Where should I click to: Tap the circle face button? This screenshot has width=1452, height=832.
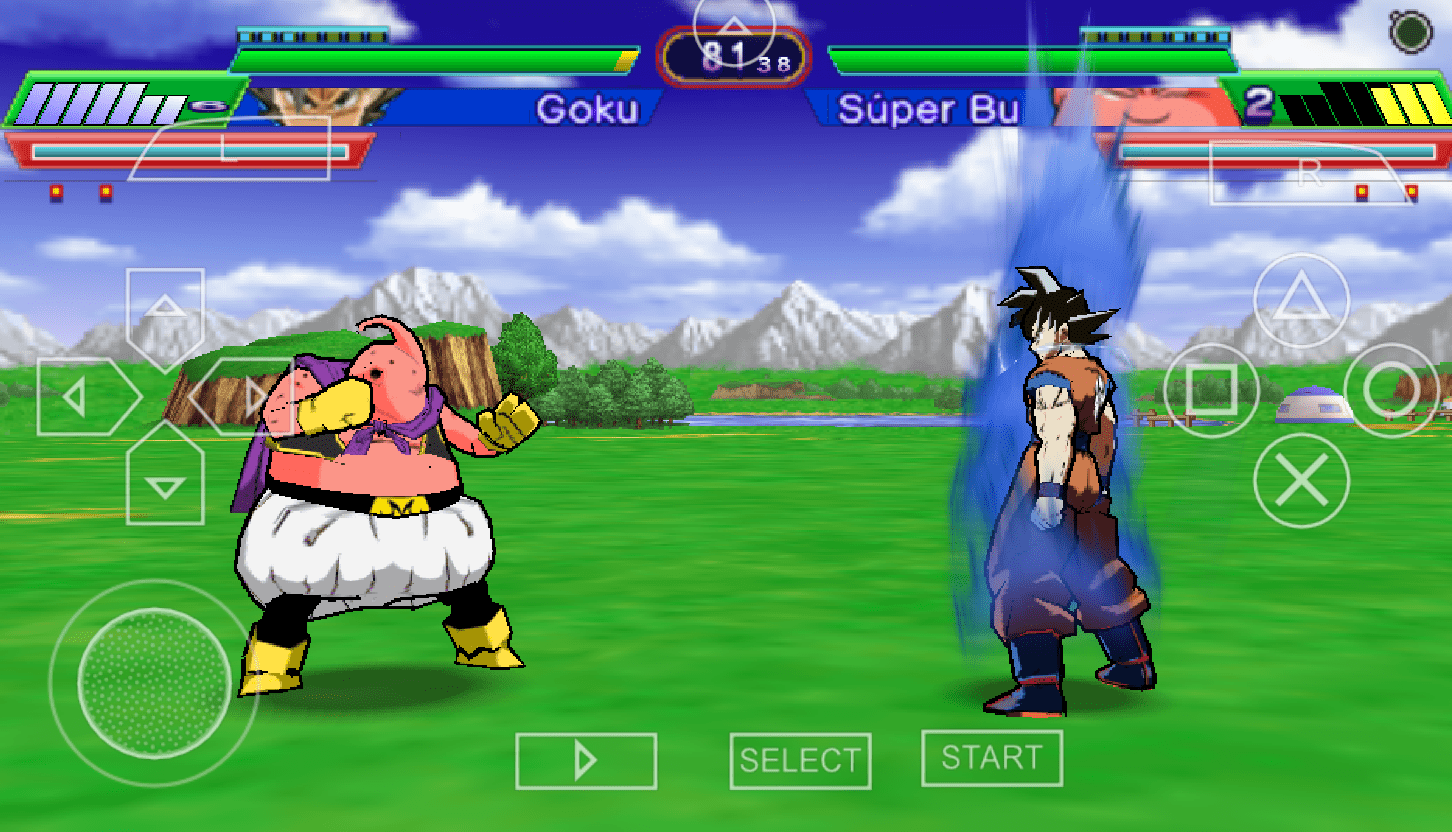[x=1391, y=390]
